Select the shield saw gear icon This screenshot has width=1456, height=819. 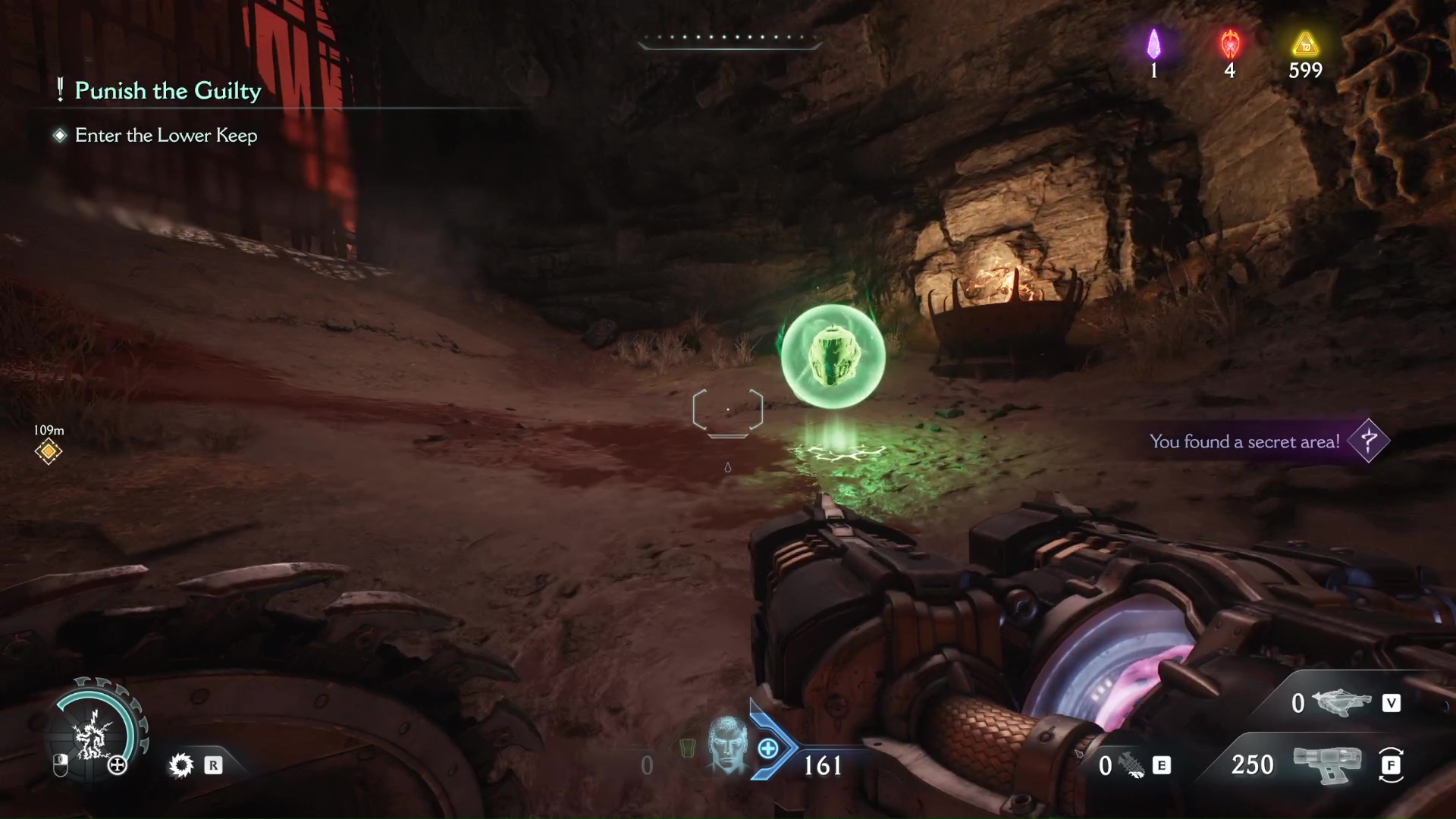coord(181,765)
